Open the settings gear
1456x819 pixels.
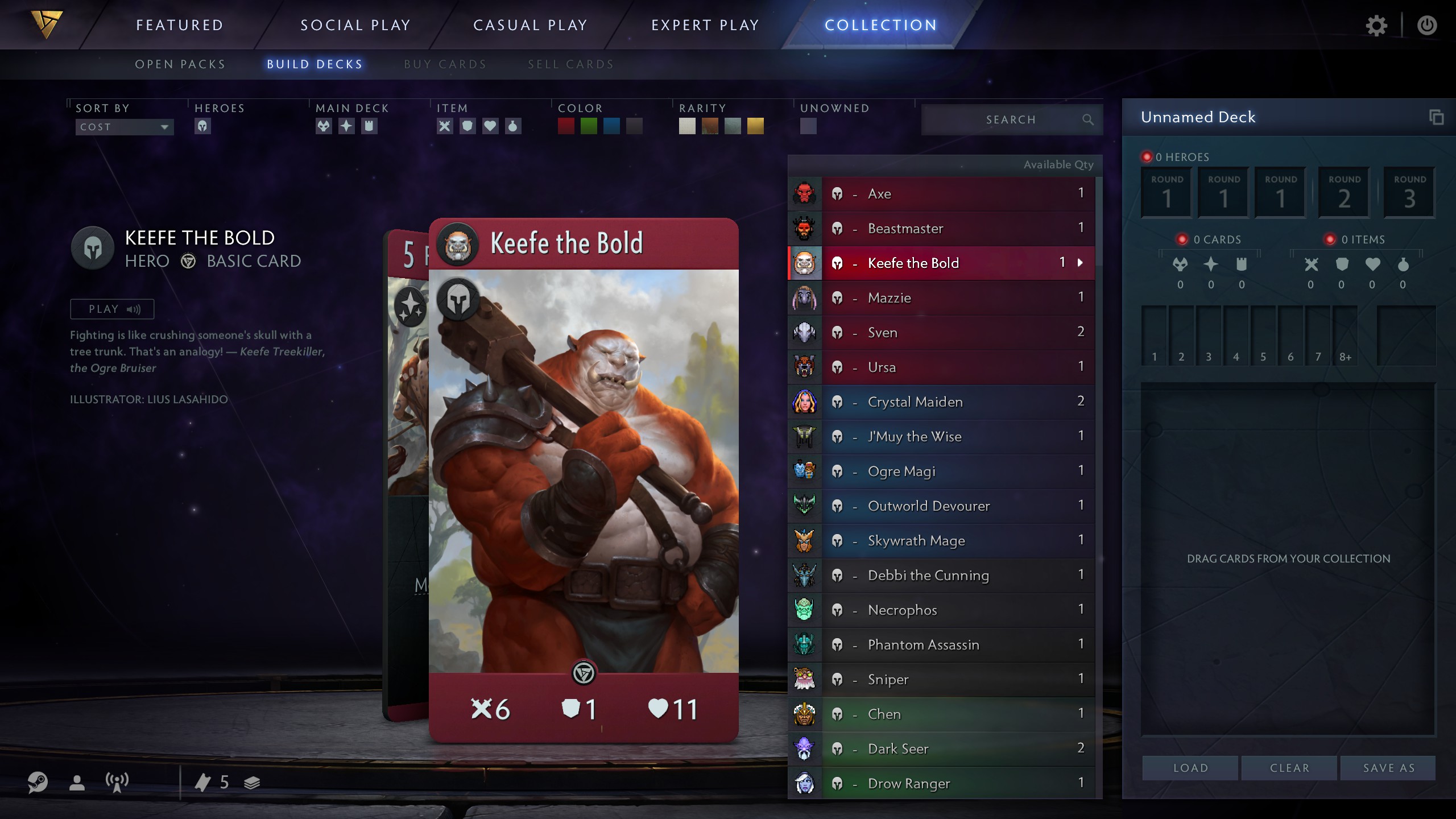tap(1377, 25)
